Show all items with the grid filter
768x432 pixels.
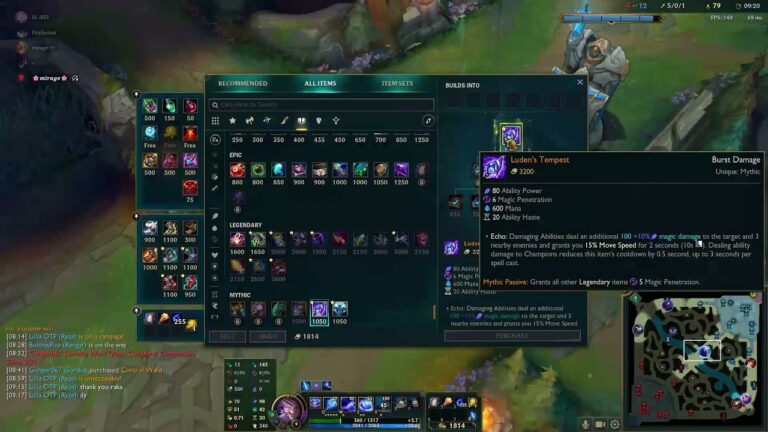(x=214, y=121)
